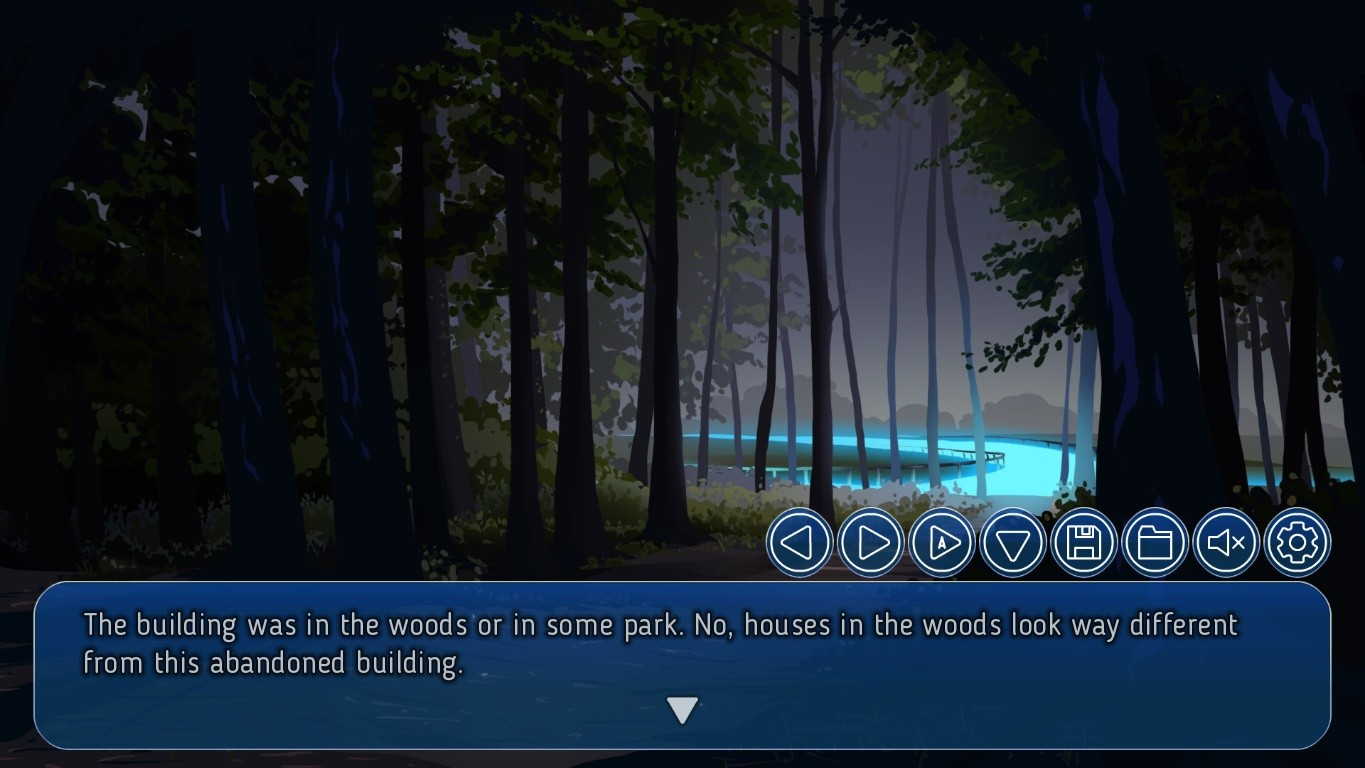
Task: Open settings with the gear icon
Action: point(1297,543)
